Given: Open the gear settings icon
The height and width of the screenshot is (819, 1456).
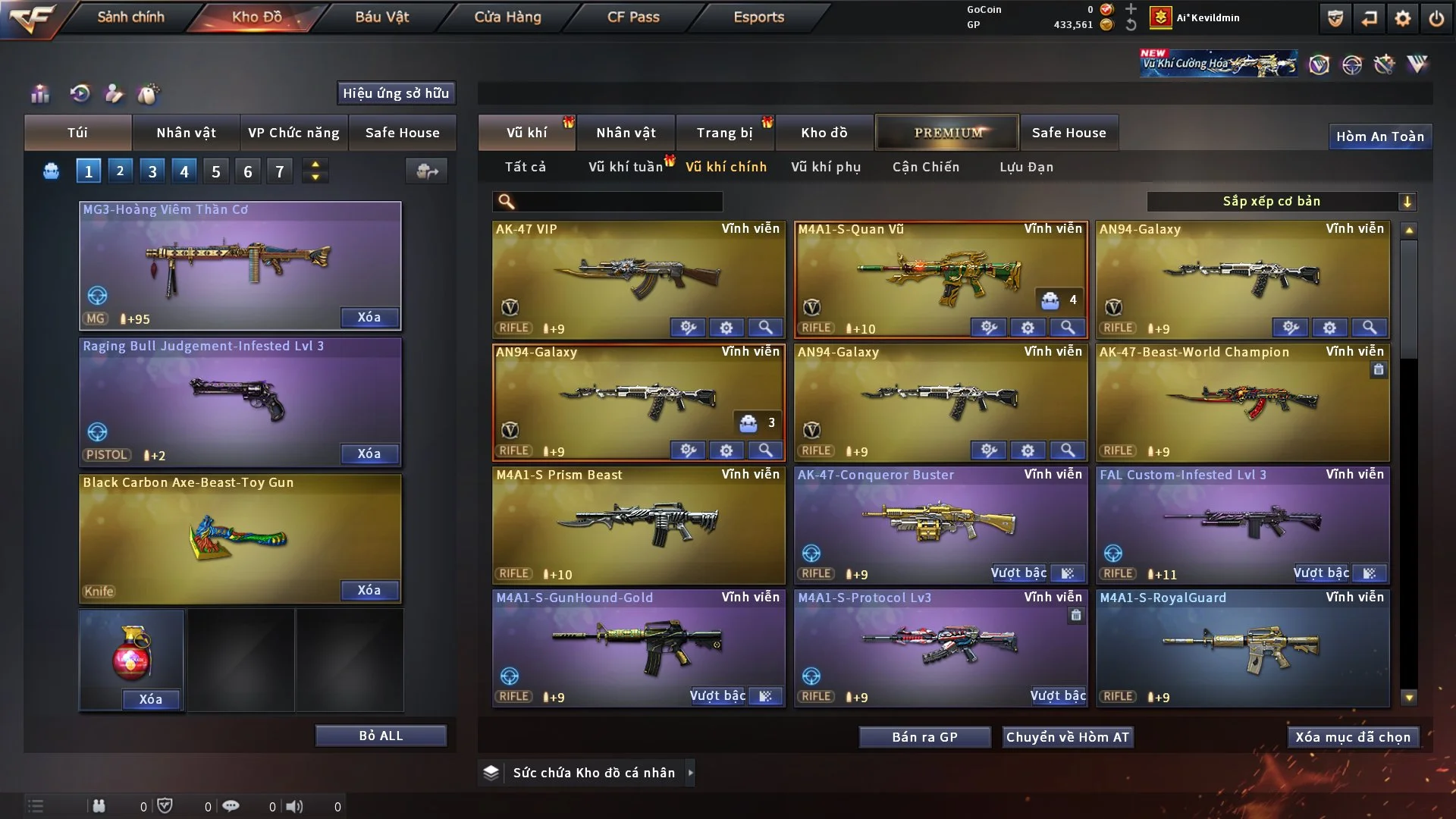Looking at the screenshot, I should [x=1402, y=18].
